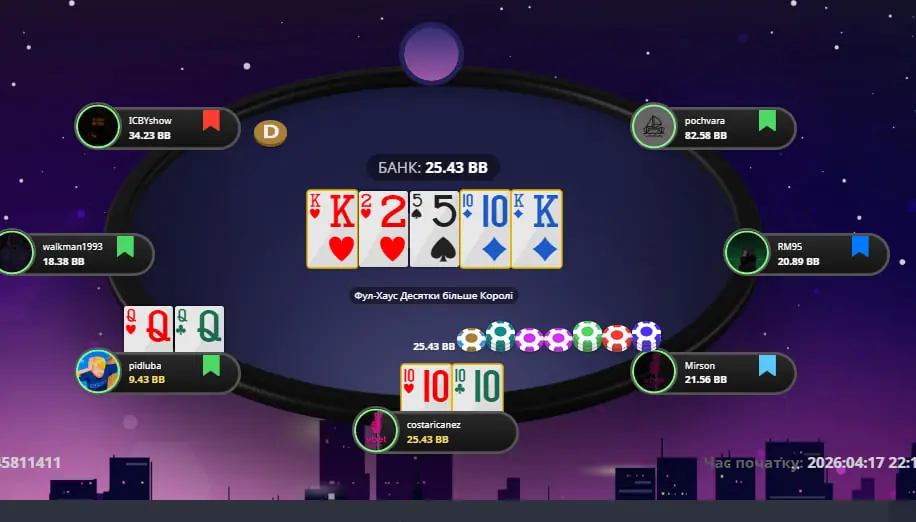Screen dimensions: 916x522
Task: Click the green tag next to pidluba
Action: 211,365
